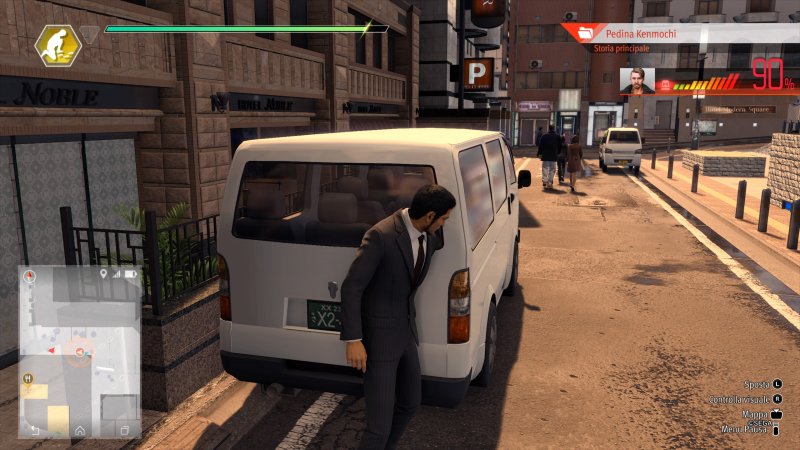Click the yellow hexagon tailing mode icon
800x450 pixels.
58,46
